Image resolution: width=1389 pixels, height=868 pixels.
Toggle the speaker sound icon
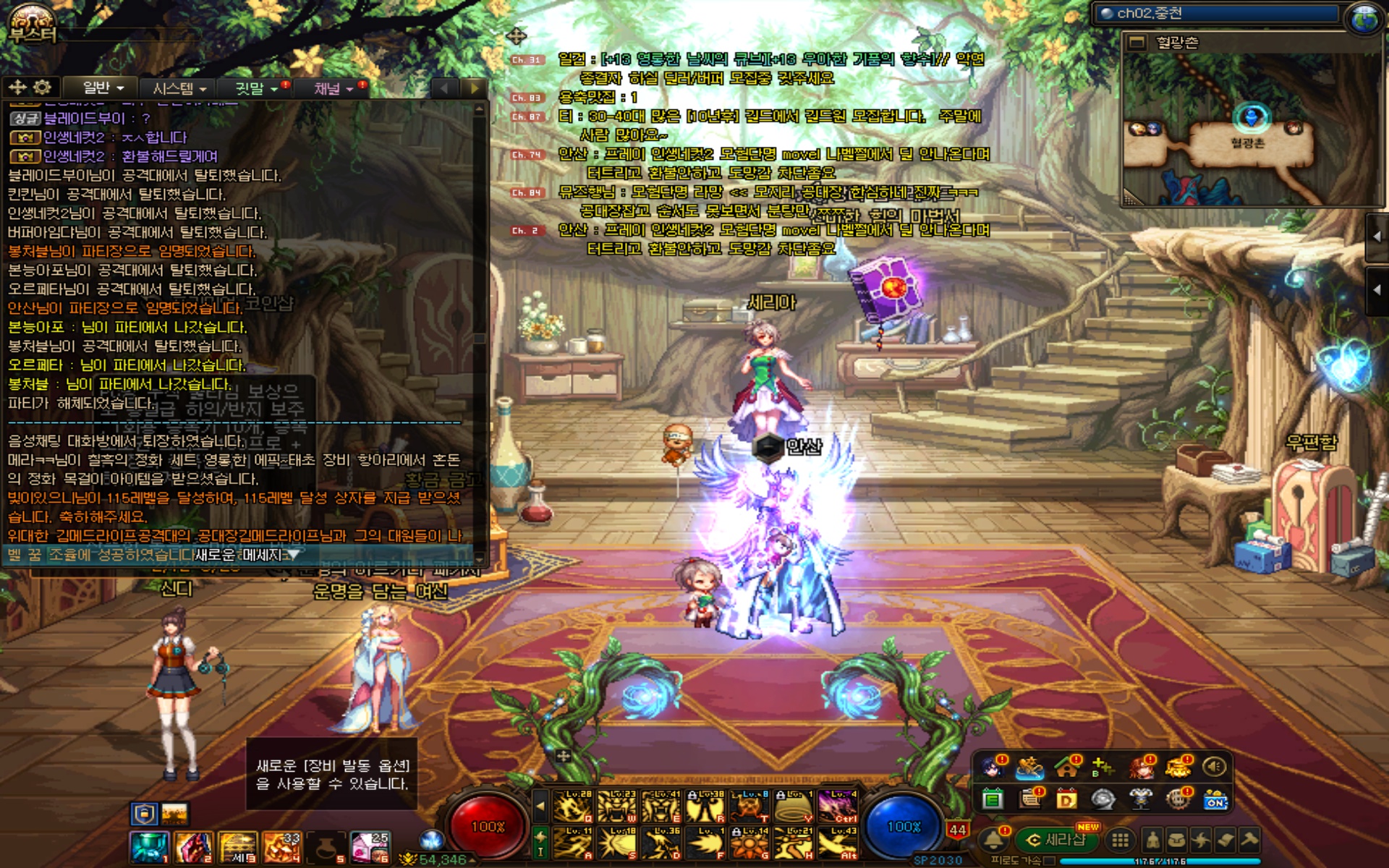pyautogui.click(x=1214, y=766)
